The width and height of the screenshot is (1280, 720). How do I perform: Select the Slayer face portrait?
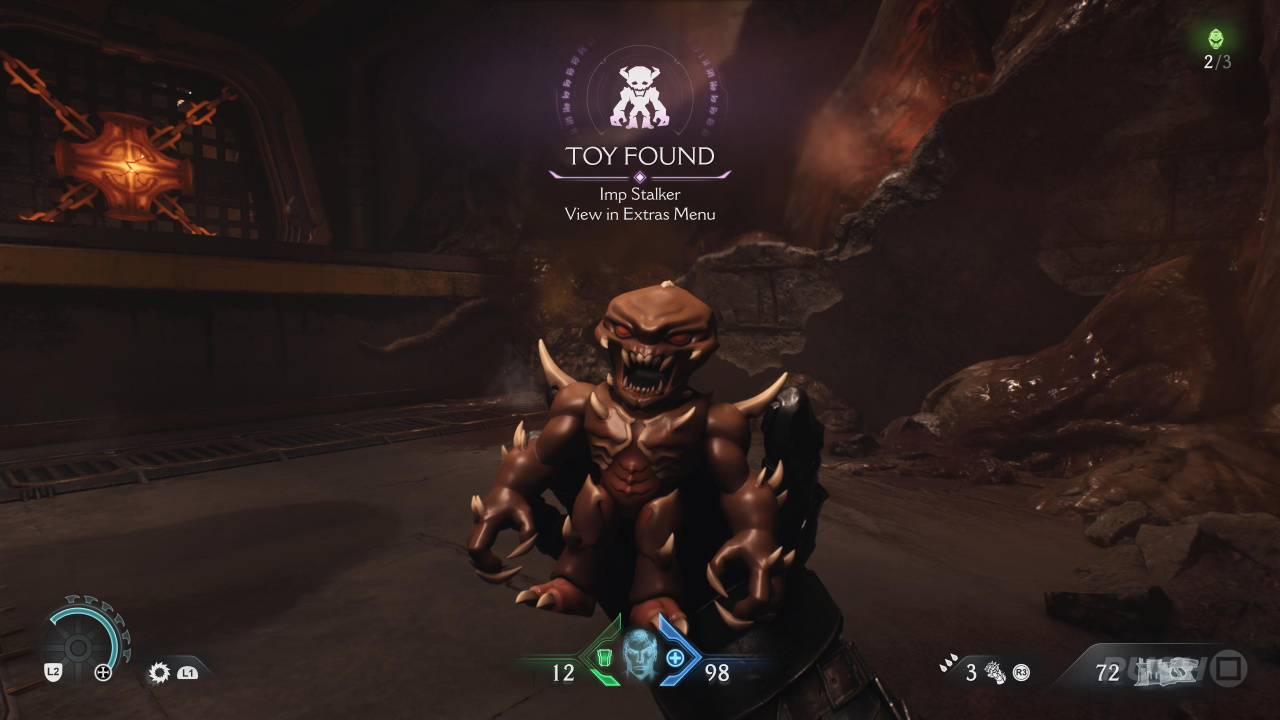pos(639,656)
